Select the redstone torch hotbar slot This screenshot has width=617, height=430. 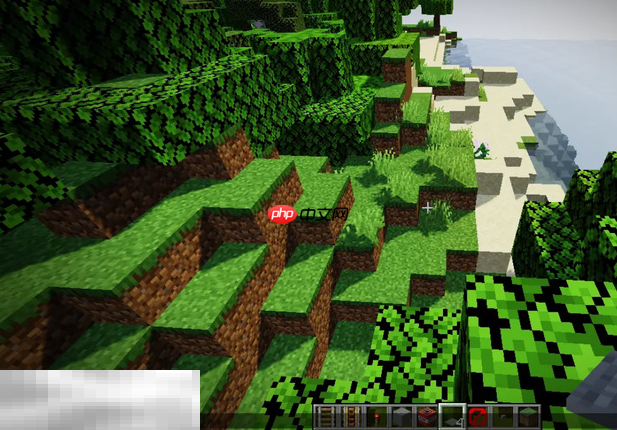375,417
